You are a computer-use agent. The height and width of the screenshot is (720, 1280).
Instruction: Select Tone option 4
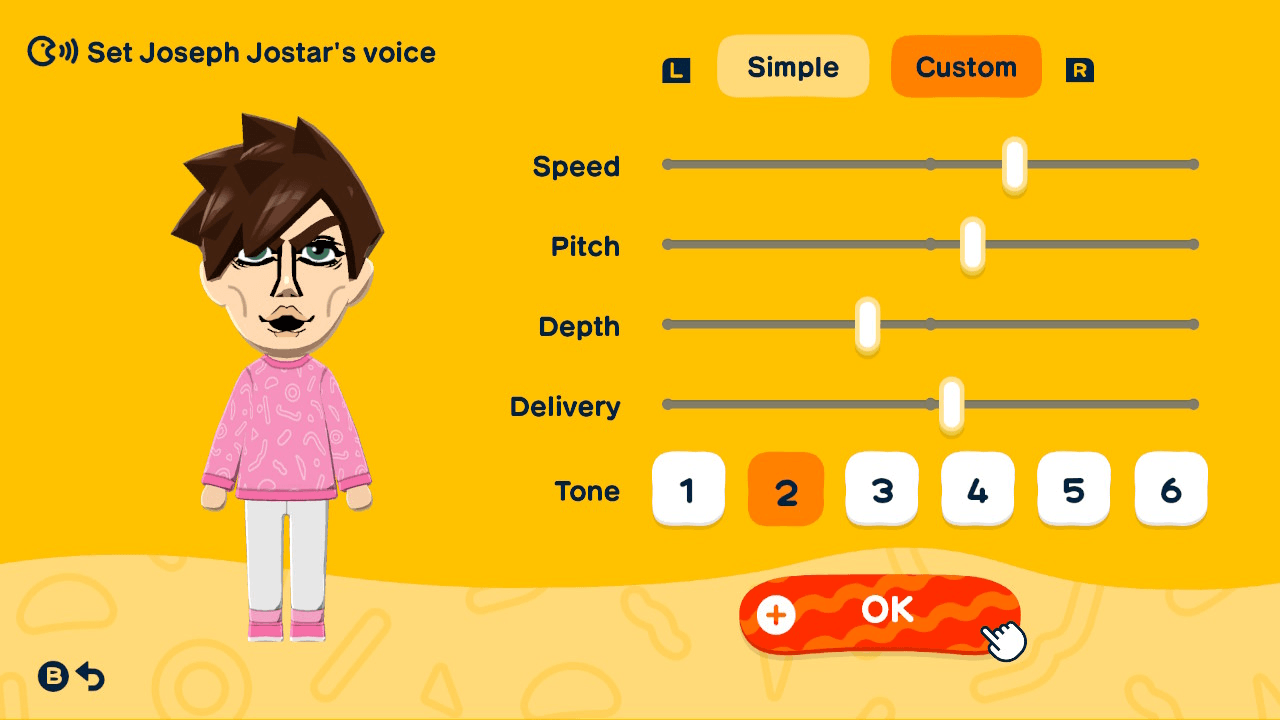click(x=977, y=489)
